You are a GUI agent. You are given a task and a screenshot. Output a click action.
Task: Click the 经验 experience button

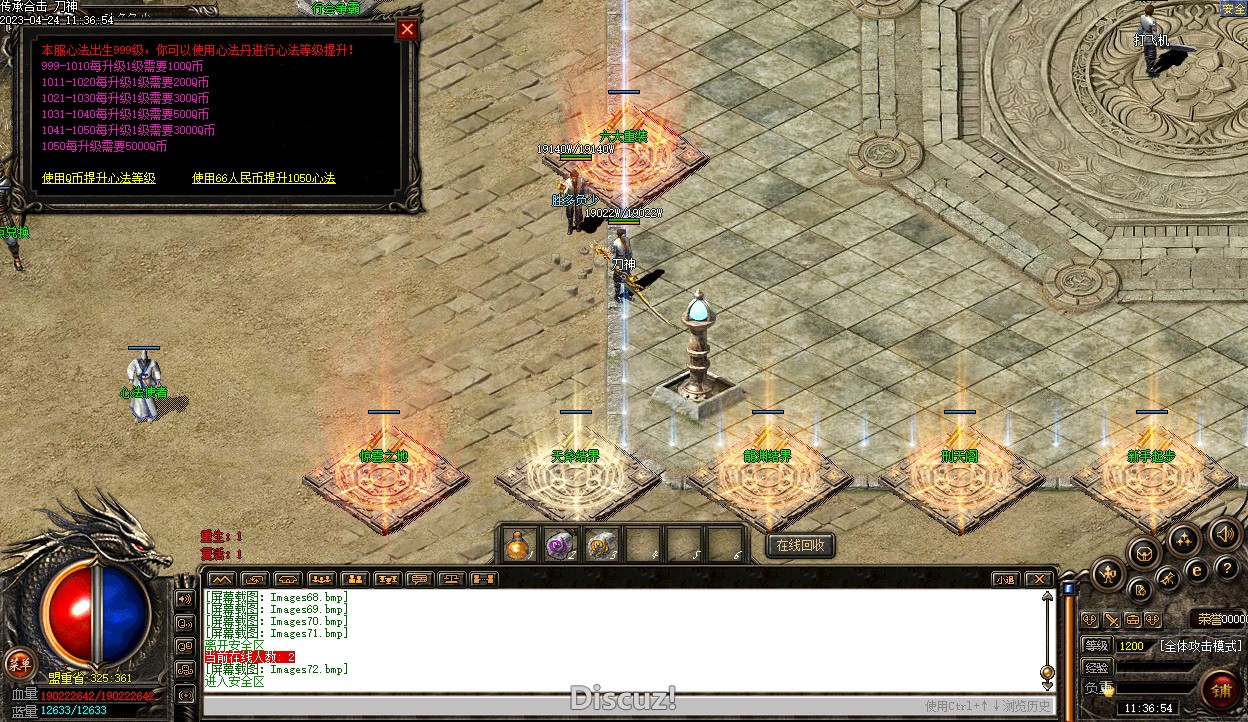[x=1096, y=667]
